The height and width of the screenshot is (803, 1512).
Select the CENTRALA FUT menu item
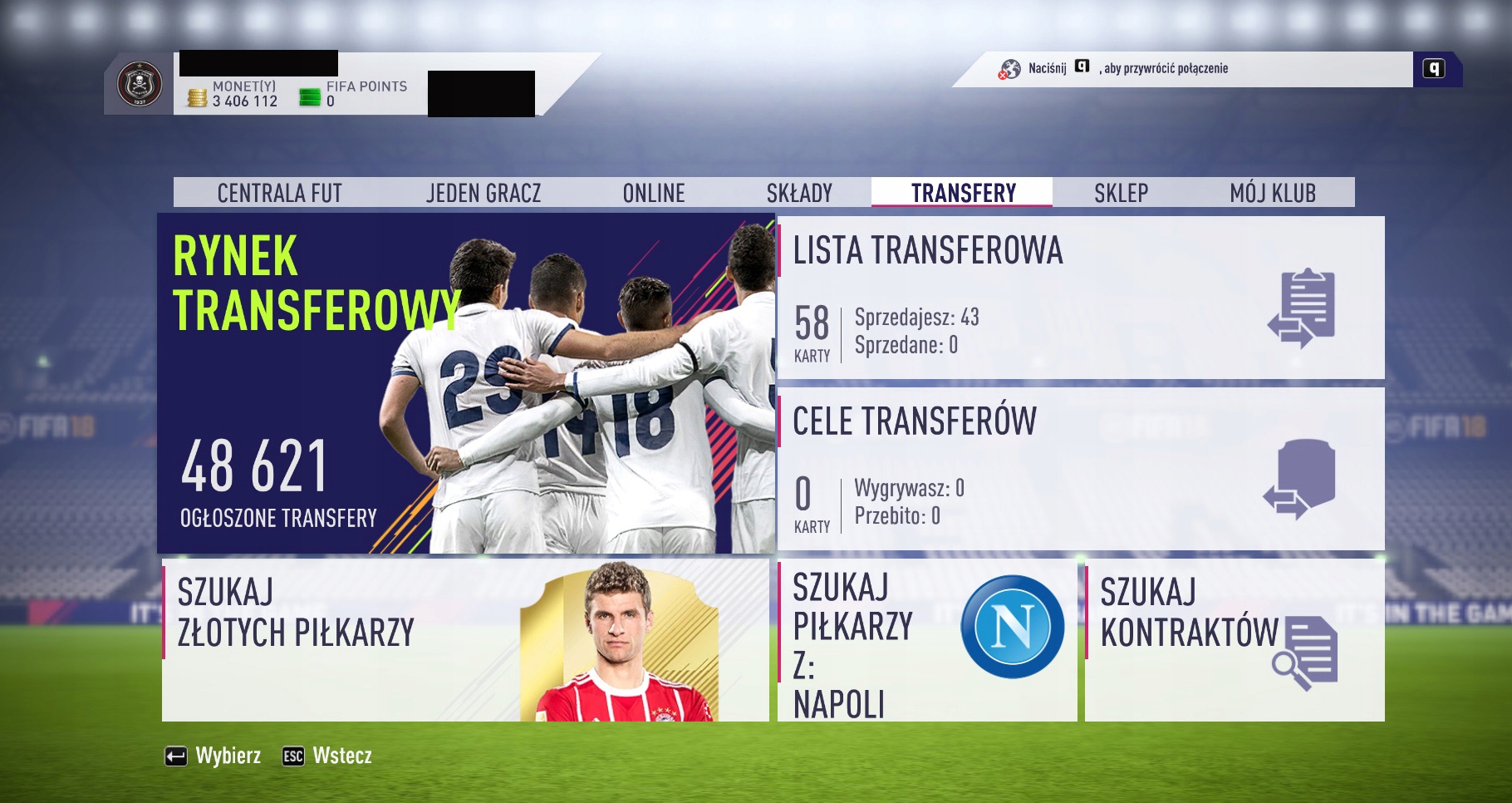pyautogui.click(x=279, y=192)
